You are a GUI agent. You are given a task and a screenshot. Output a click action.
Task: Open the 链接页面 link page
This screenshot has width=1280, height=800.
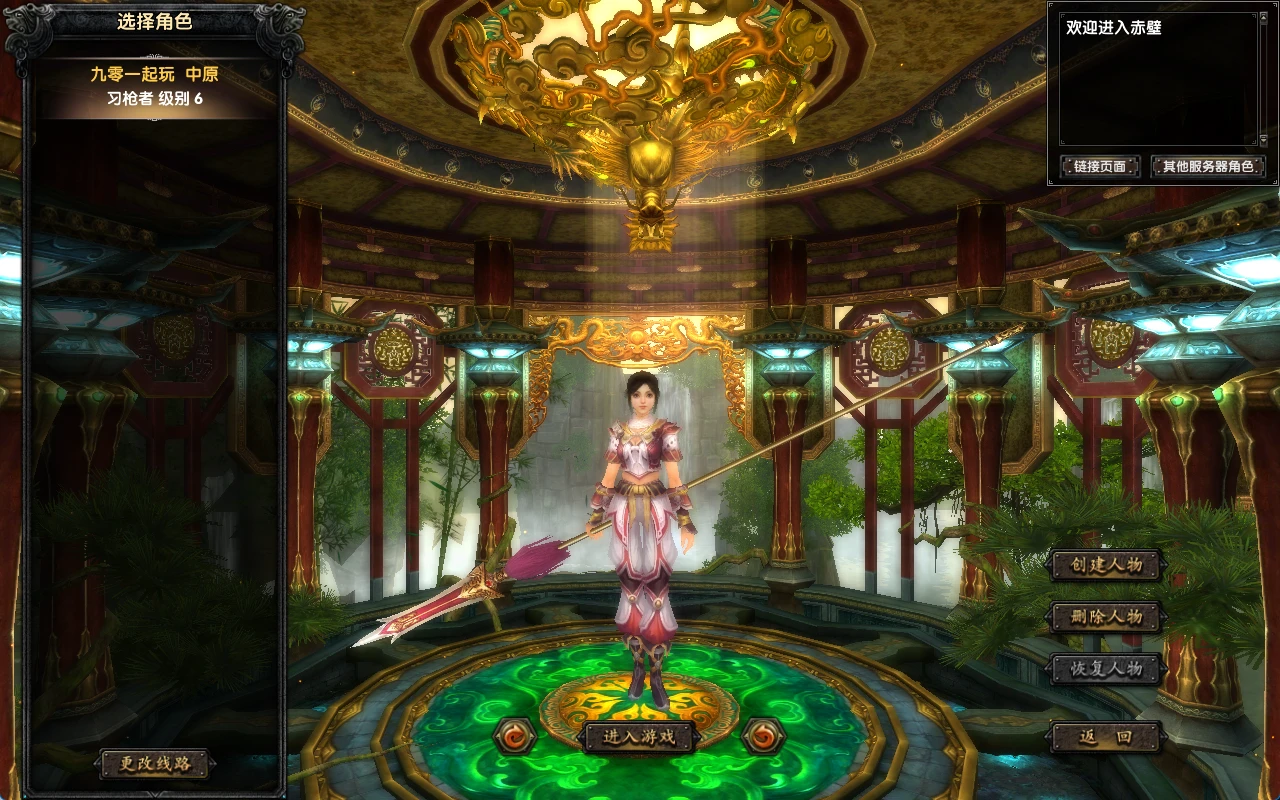1103,166
